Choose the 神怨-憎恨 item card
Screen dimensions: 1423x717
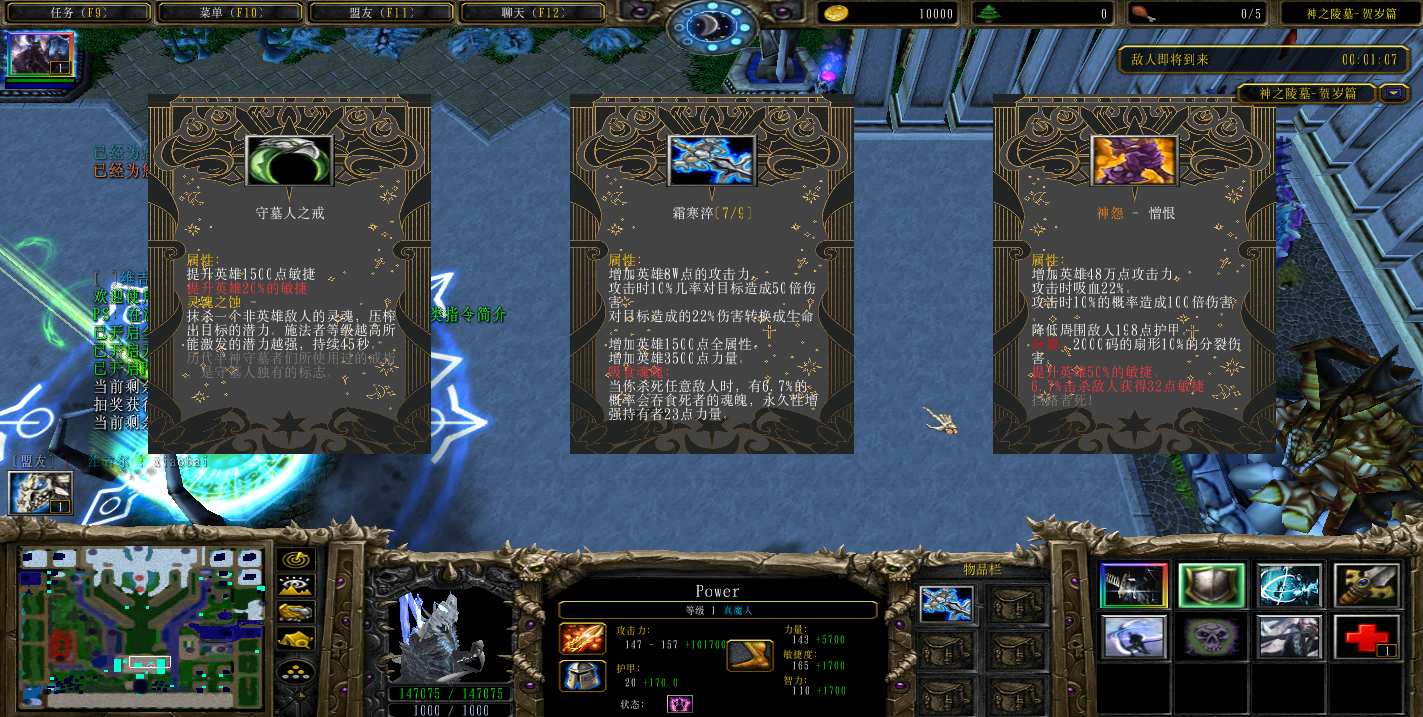1134,274
